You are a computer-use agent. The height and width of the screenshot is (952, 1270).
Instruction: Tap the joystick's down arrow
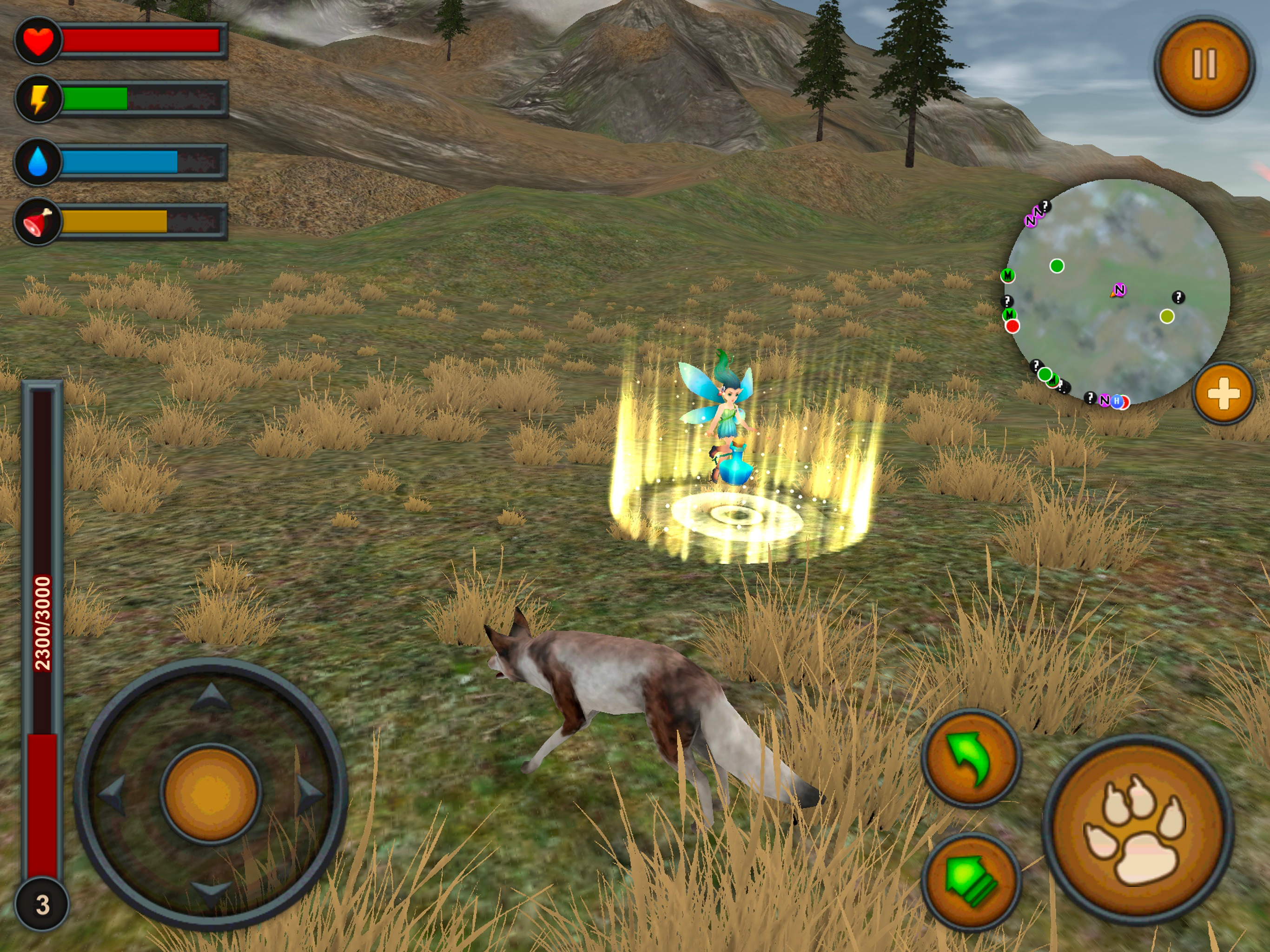[211, 892]
